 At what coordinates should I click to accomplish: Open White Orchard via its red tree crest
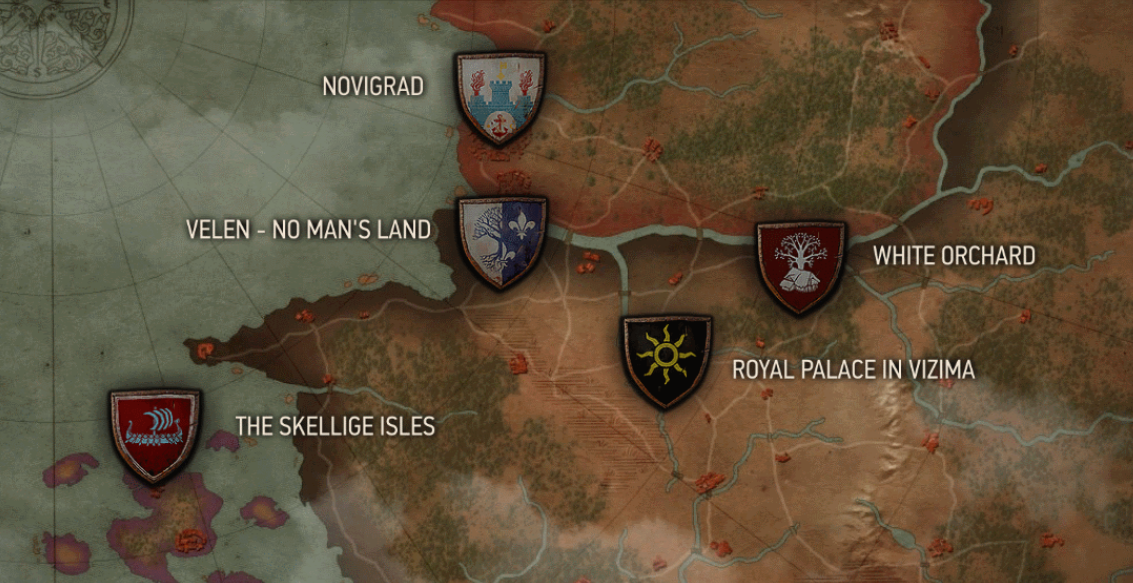point(800,266)
